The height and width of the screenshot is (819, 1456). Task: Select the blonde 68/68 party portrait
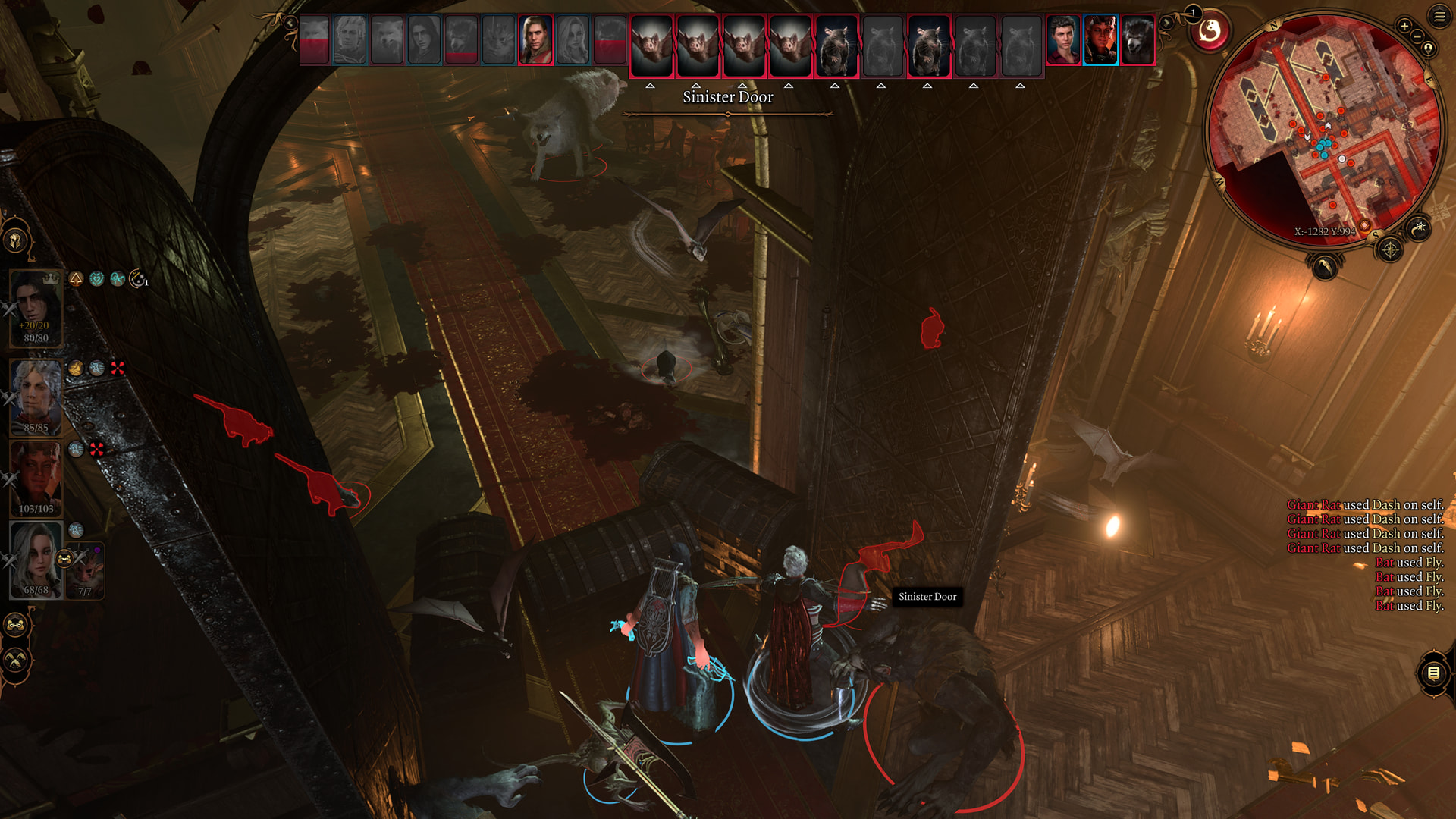[x=35, y=559]
